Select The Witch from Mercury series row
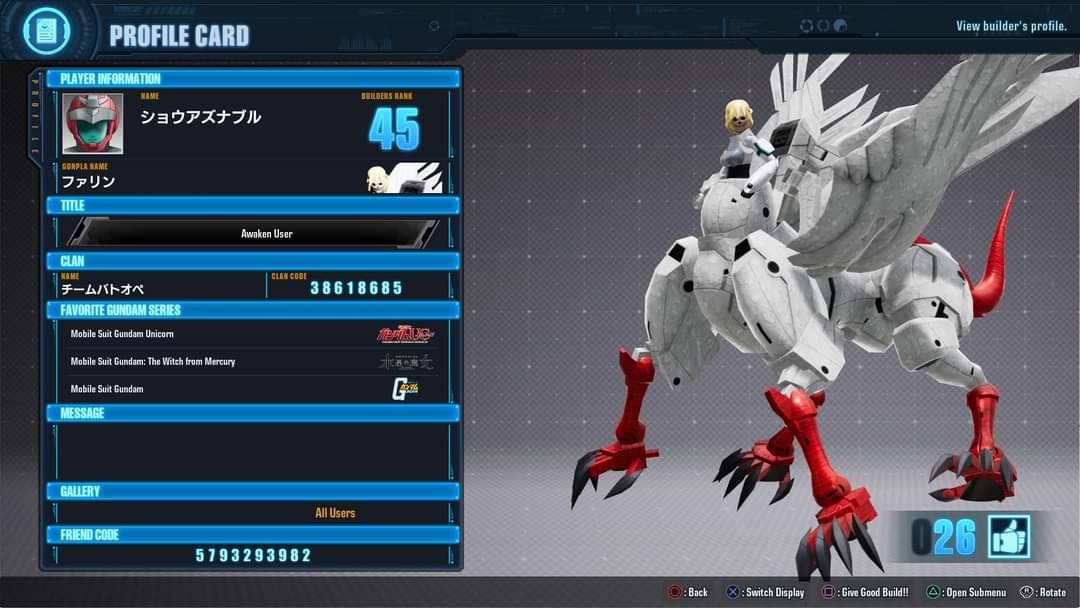This screenshot has height=608, width=1080. click(x=253, y=361)
